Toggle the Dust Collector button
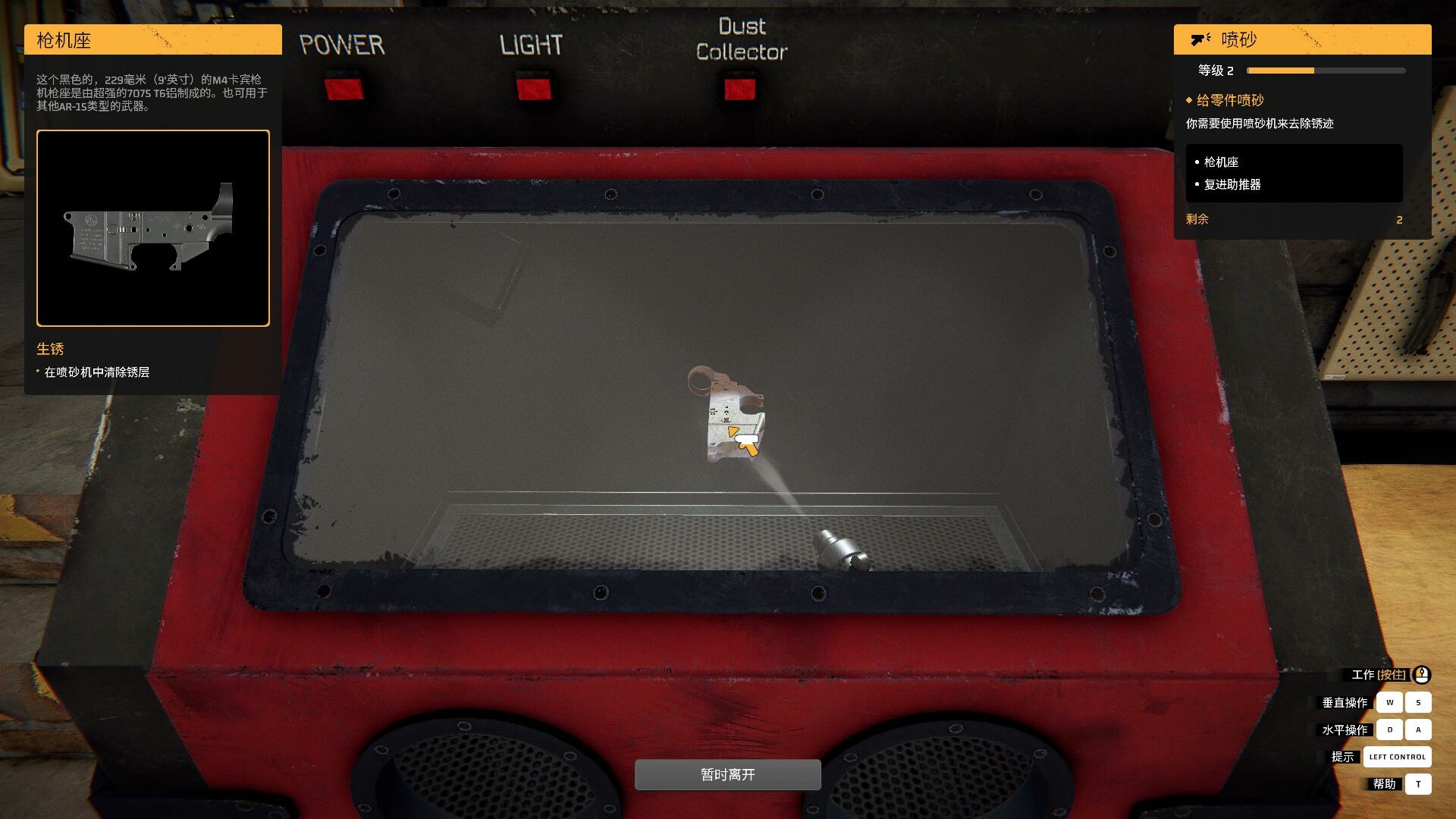Image resolution: width=1456 pixels, height=819 pixels. [x=739, y=87]
